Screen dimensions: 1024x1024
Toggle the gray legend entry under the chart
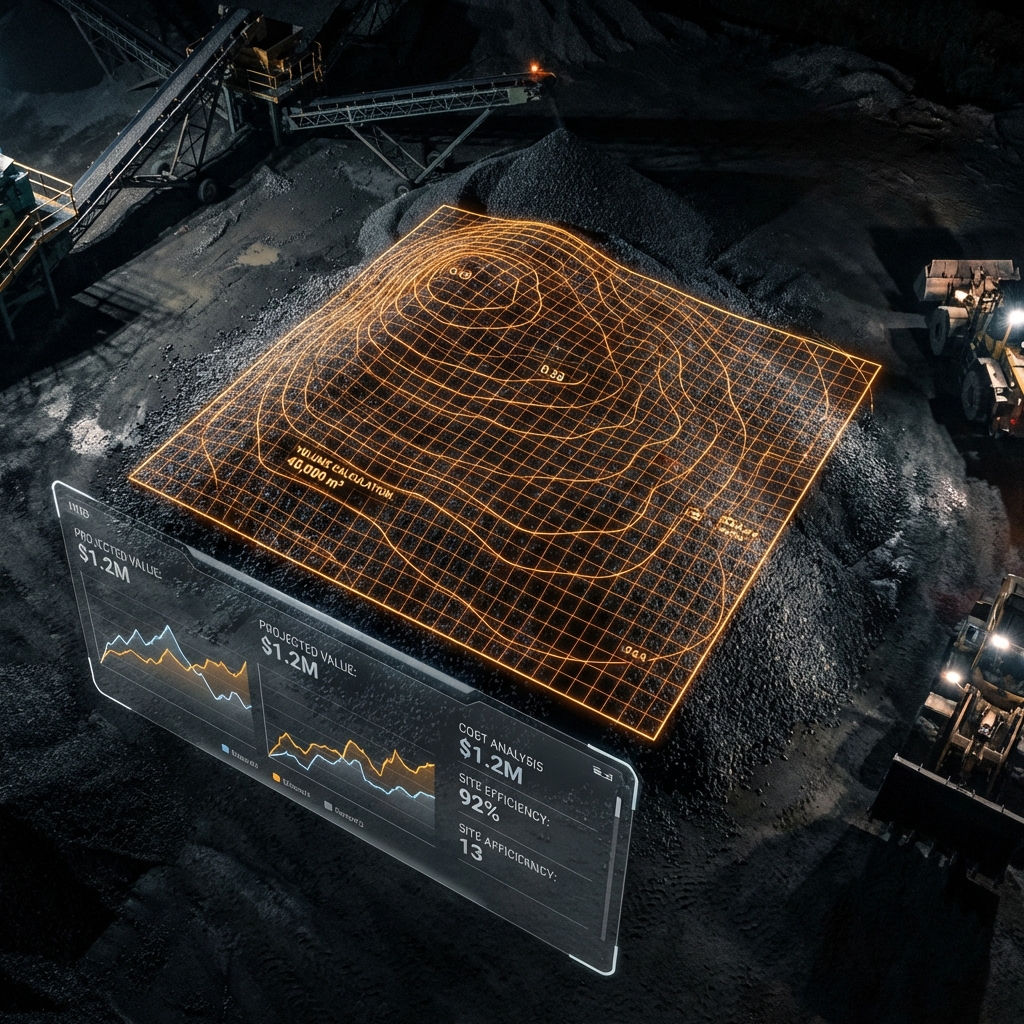coord(329,804)
